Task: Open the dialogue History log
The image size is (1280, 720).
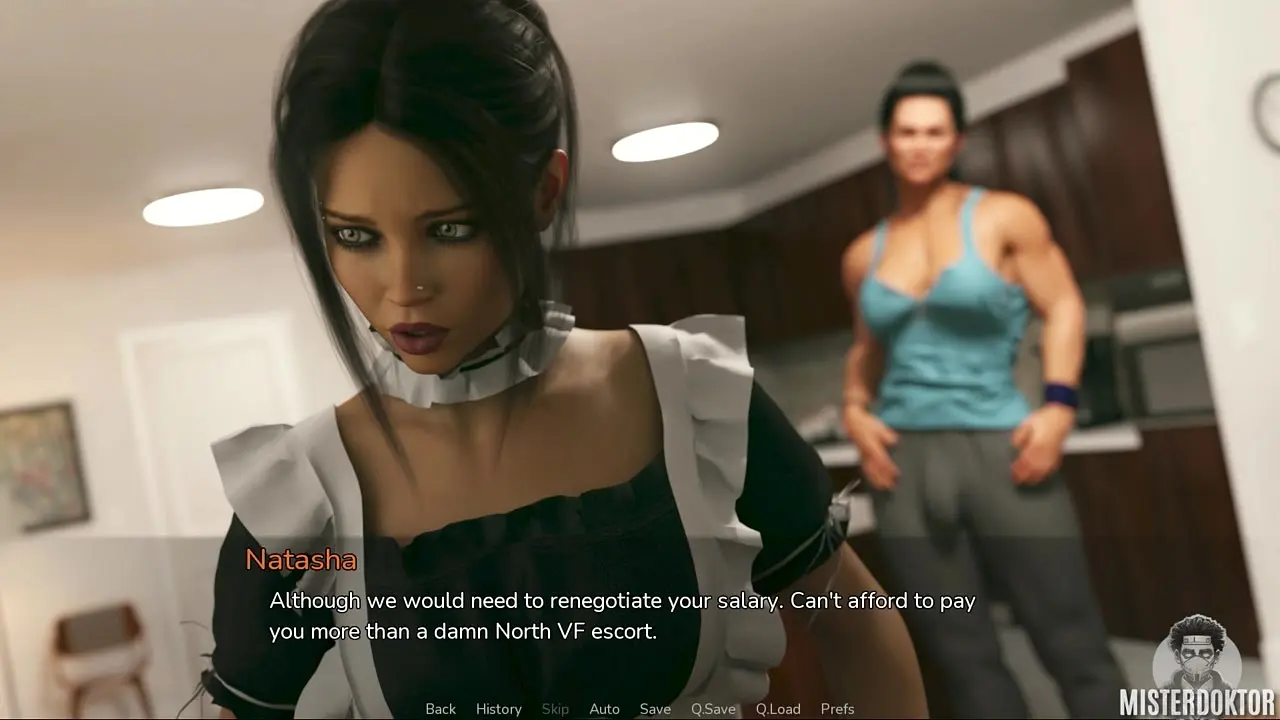Action: 498,709
